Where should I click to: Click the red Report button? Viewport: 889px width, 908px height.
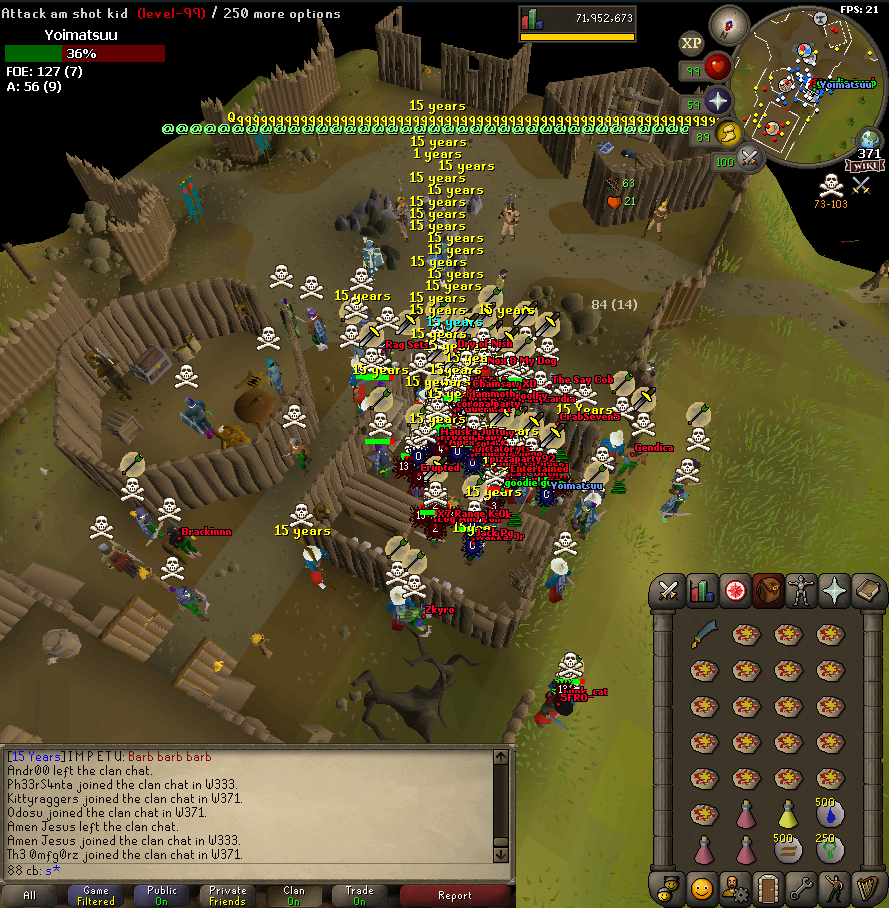pyautogui.click(x=455, y=895)
